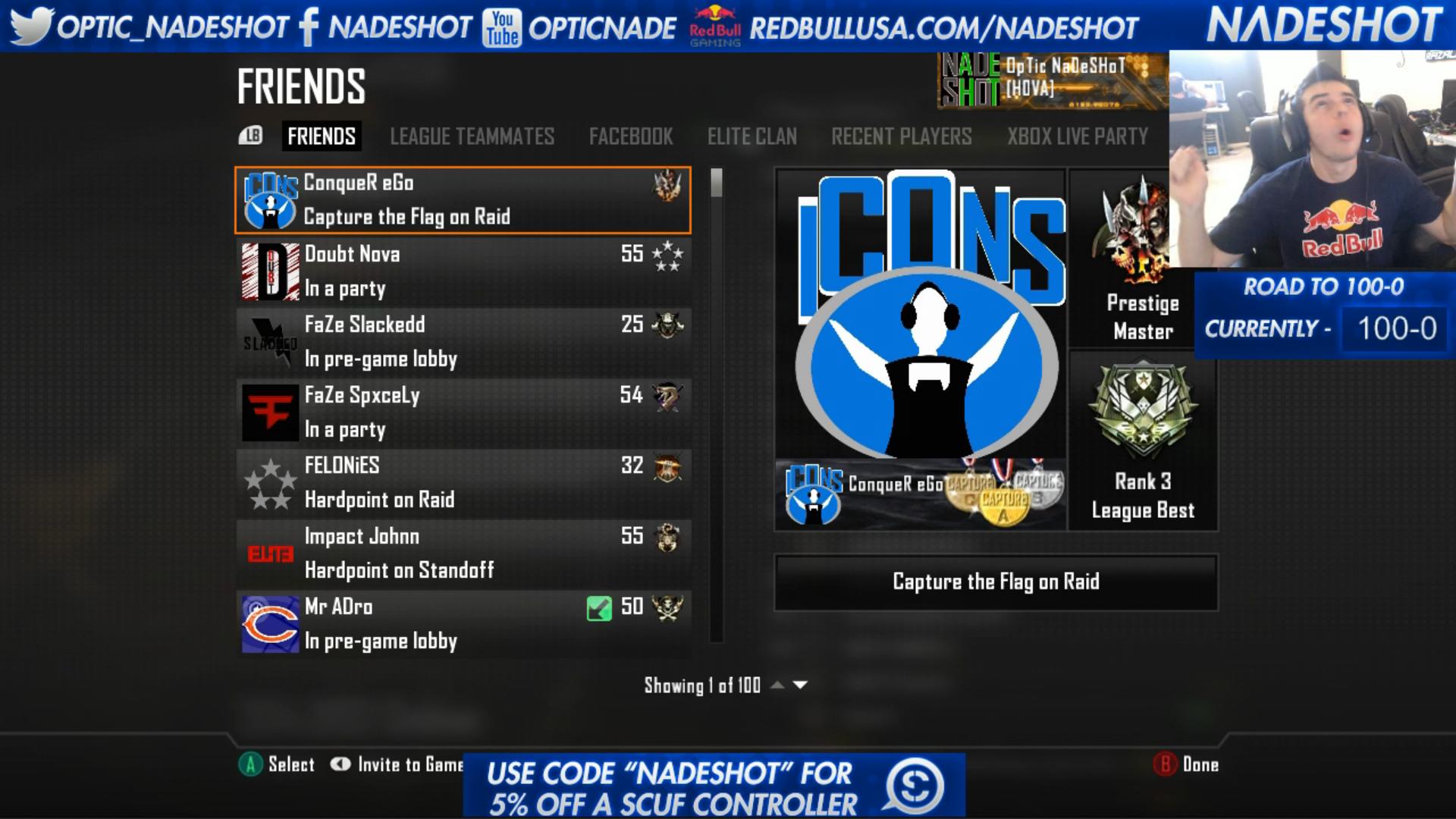Switch to League Teammates tab
The image size is (1456, 819).
[472, 136]
